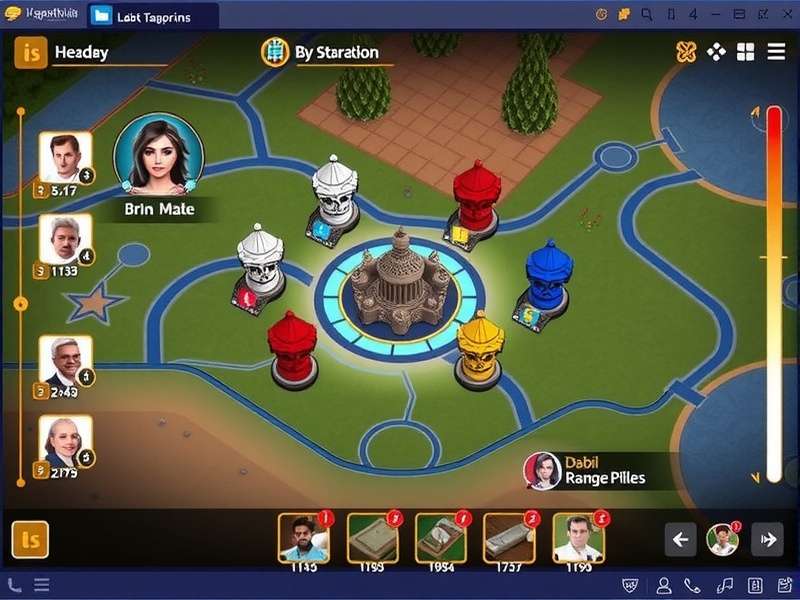The height and width of the screenshot is (600, 800).
Task: Open the small avatar between the arrow buttons
Action: [722, 540]
